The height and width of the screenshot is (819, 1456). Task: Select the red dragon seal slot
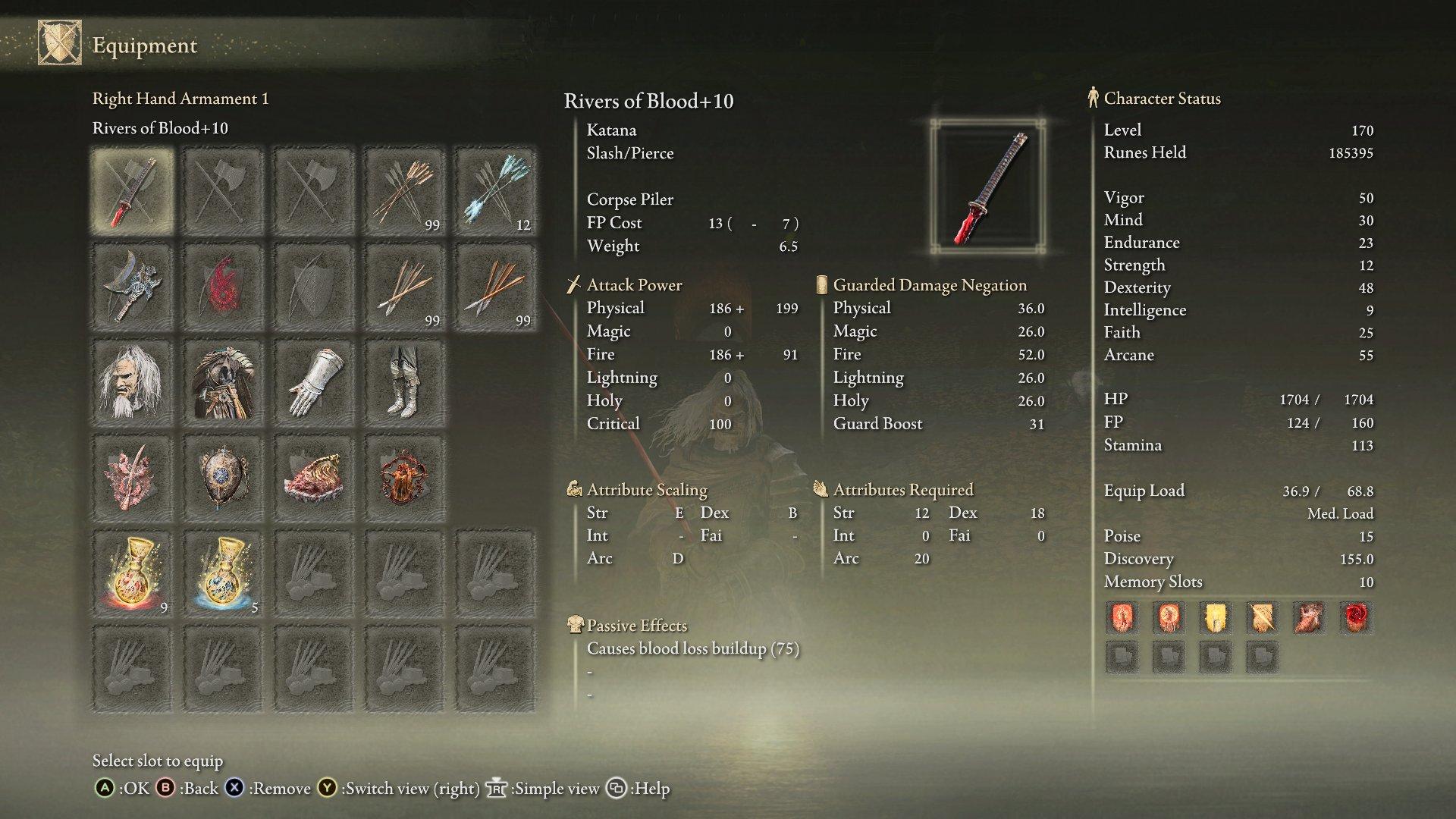[x=223, y=287]
